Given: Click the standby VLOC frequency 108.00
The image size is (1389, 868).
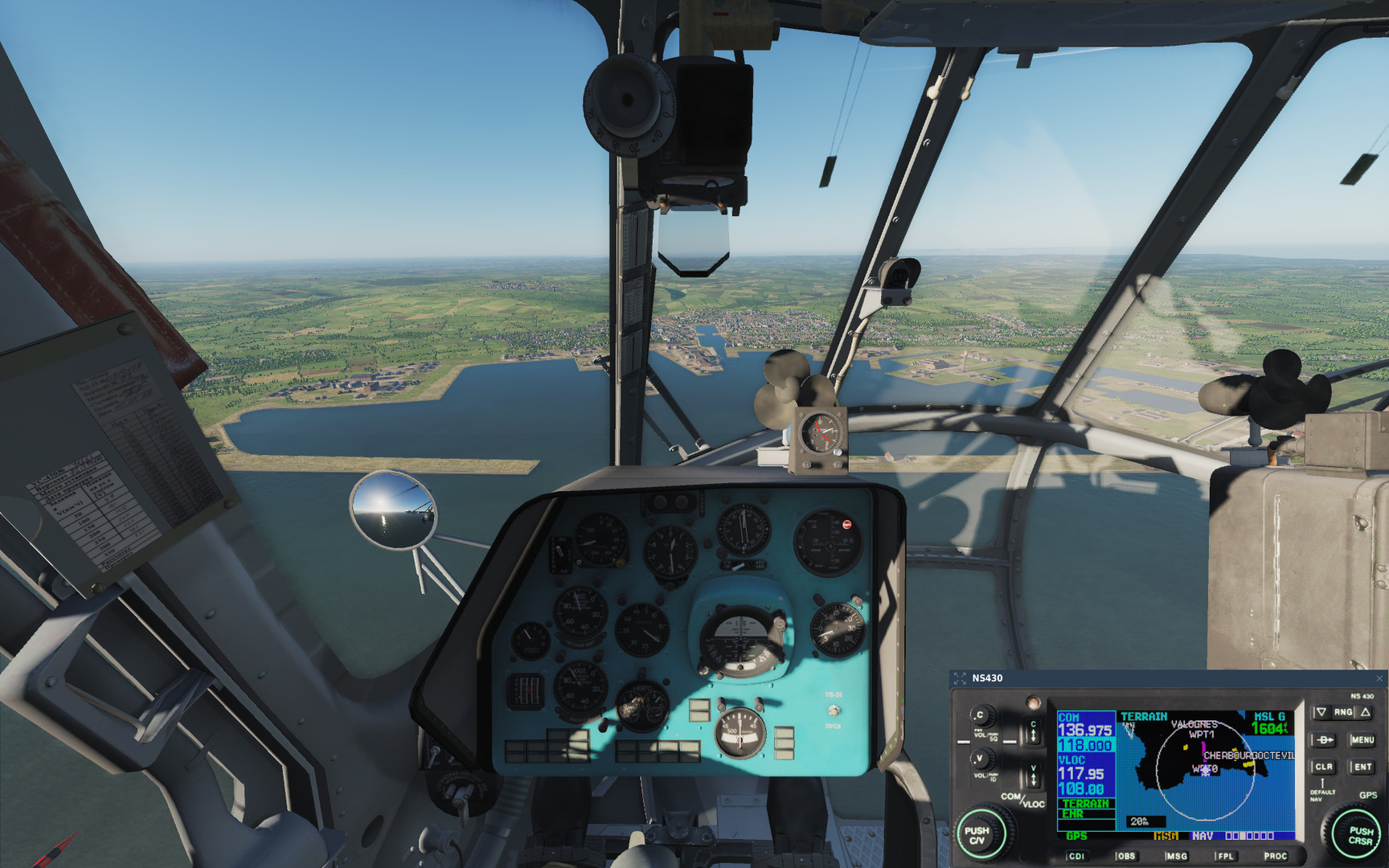Looking at the screenshot, I should (1080, 787).
